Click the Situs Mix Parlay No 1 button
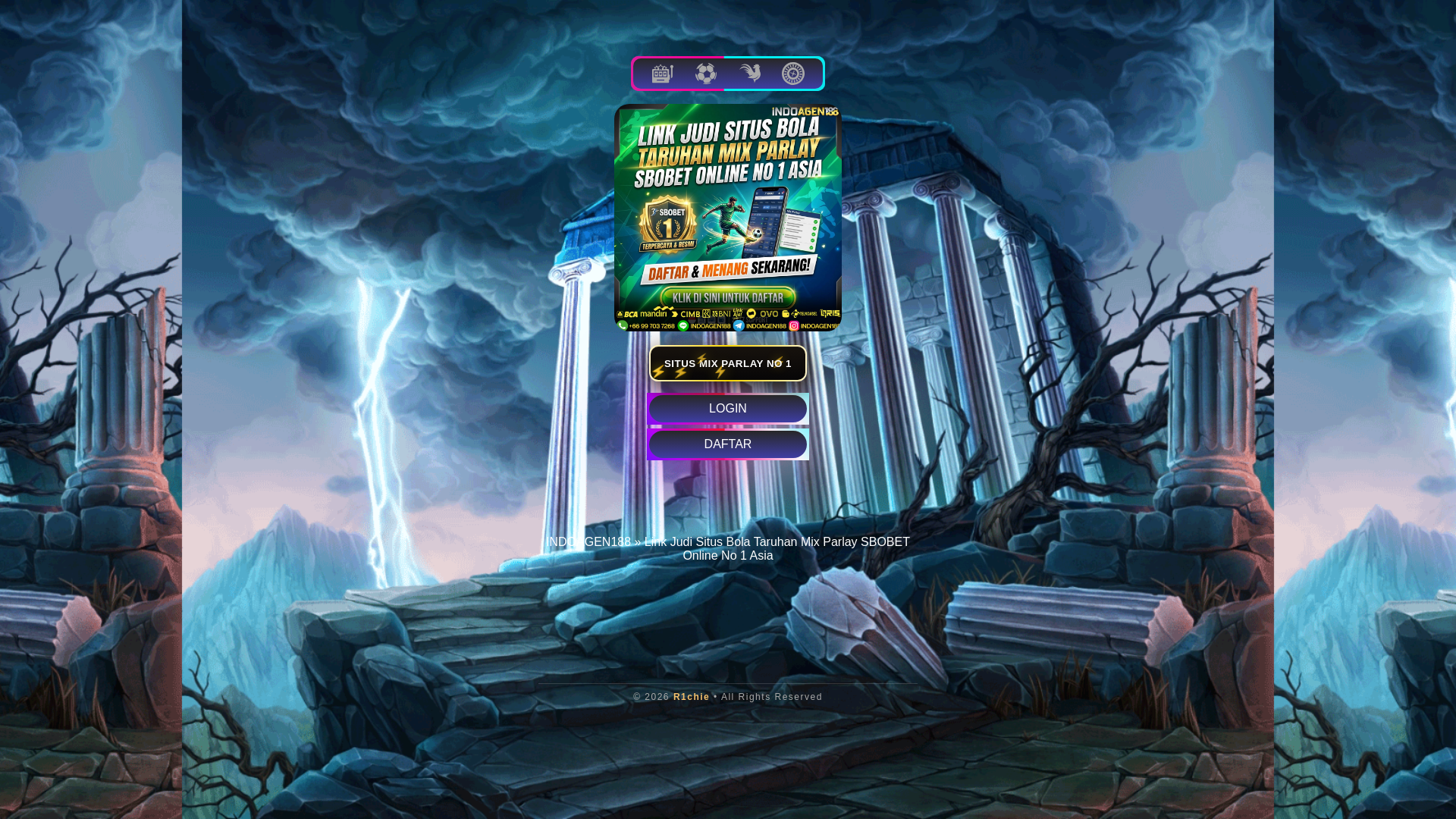The width and height of the screenshot is (1456, 819). coord(728,363)
